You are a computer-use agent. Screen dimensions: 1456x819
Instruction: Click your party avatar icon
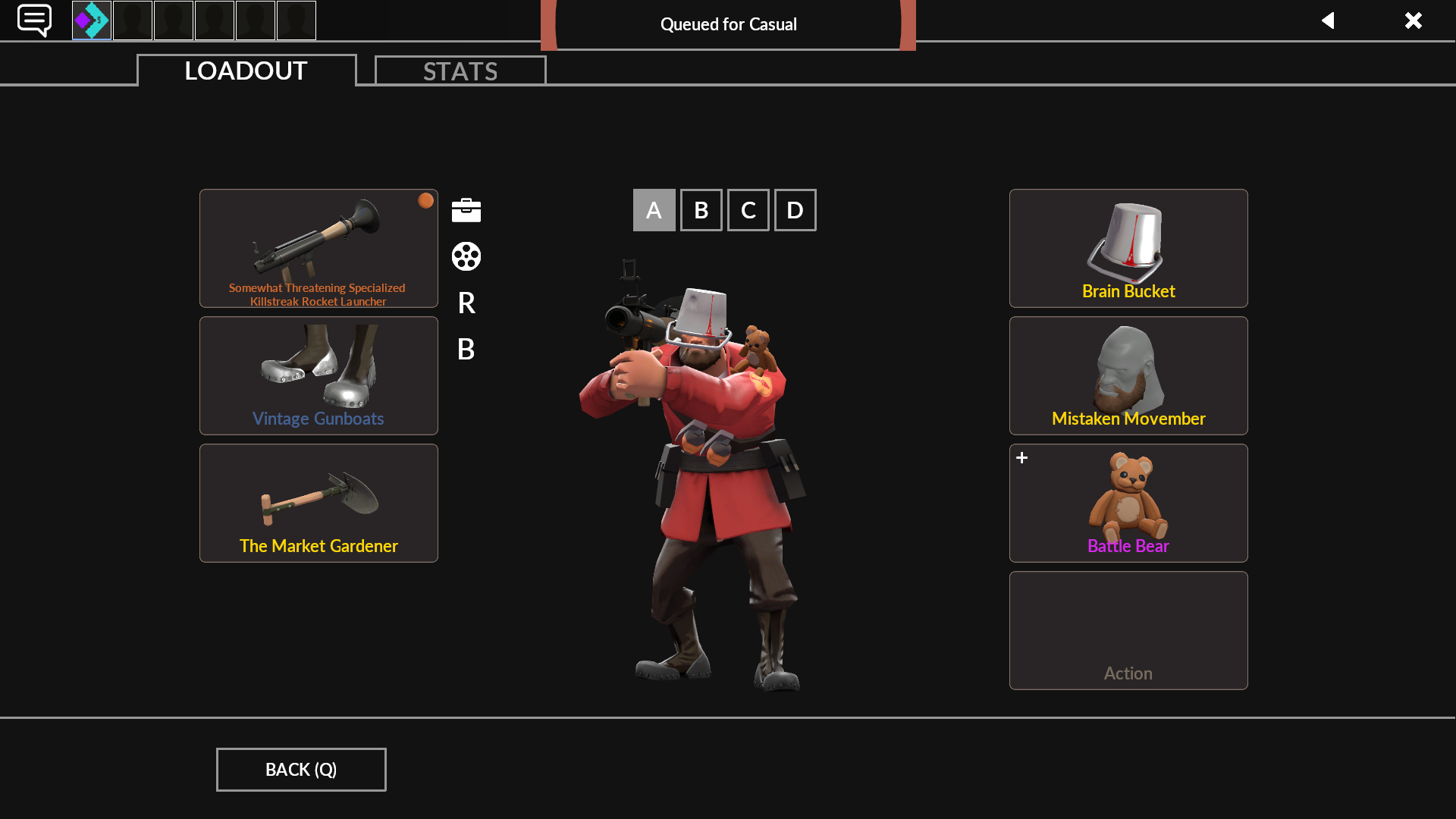click(91, 20)
